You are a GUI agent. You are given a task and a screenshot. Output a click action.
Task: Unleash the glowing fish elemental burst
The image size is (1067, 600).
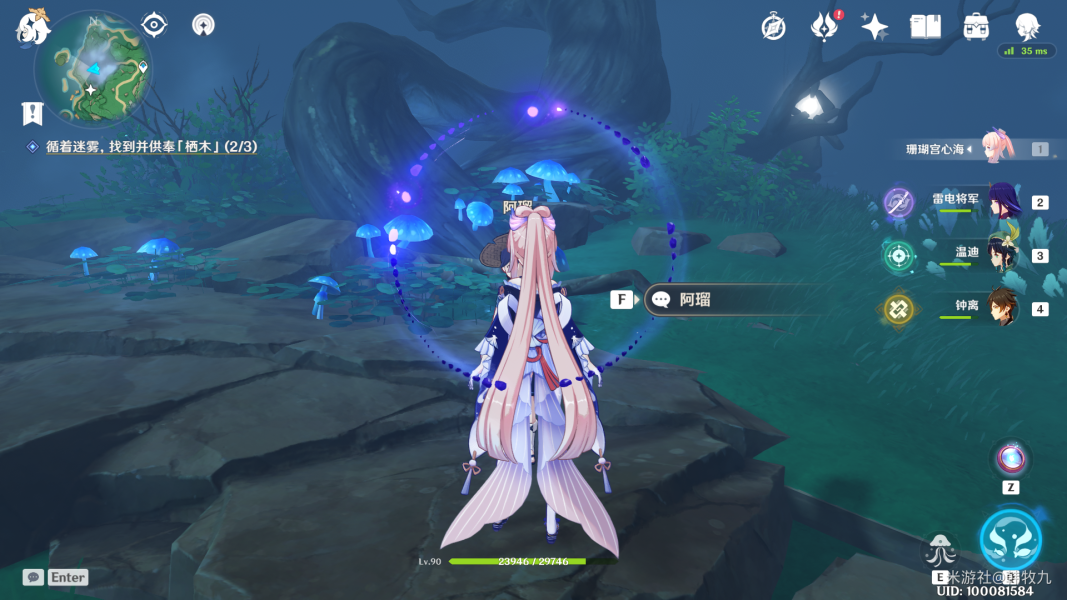point(1010,539)
